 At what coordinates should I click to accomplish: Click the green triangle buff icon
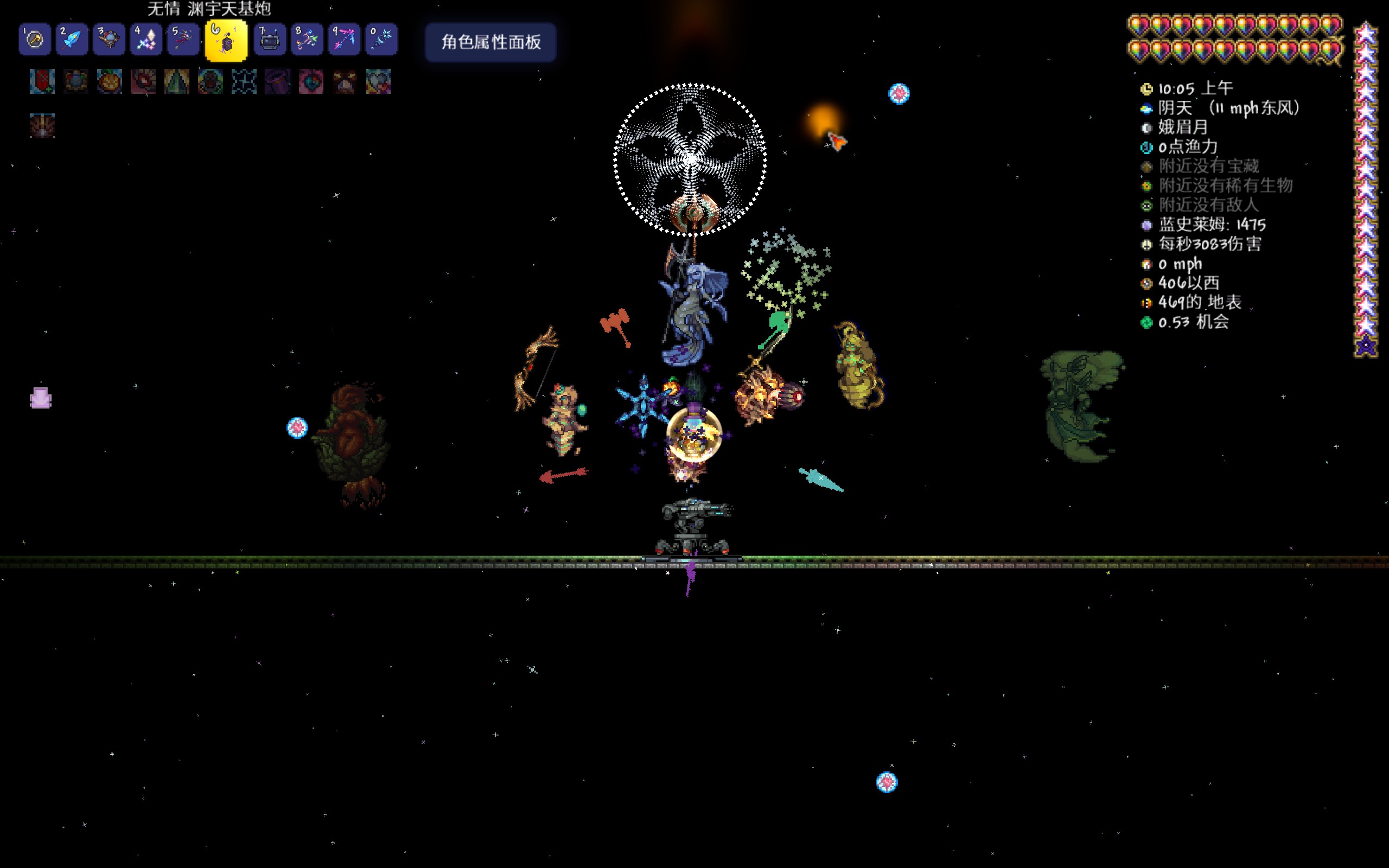click(x=177, y=81)
